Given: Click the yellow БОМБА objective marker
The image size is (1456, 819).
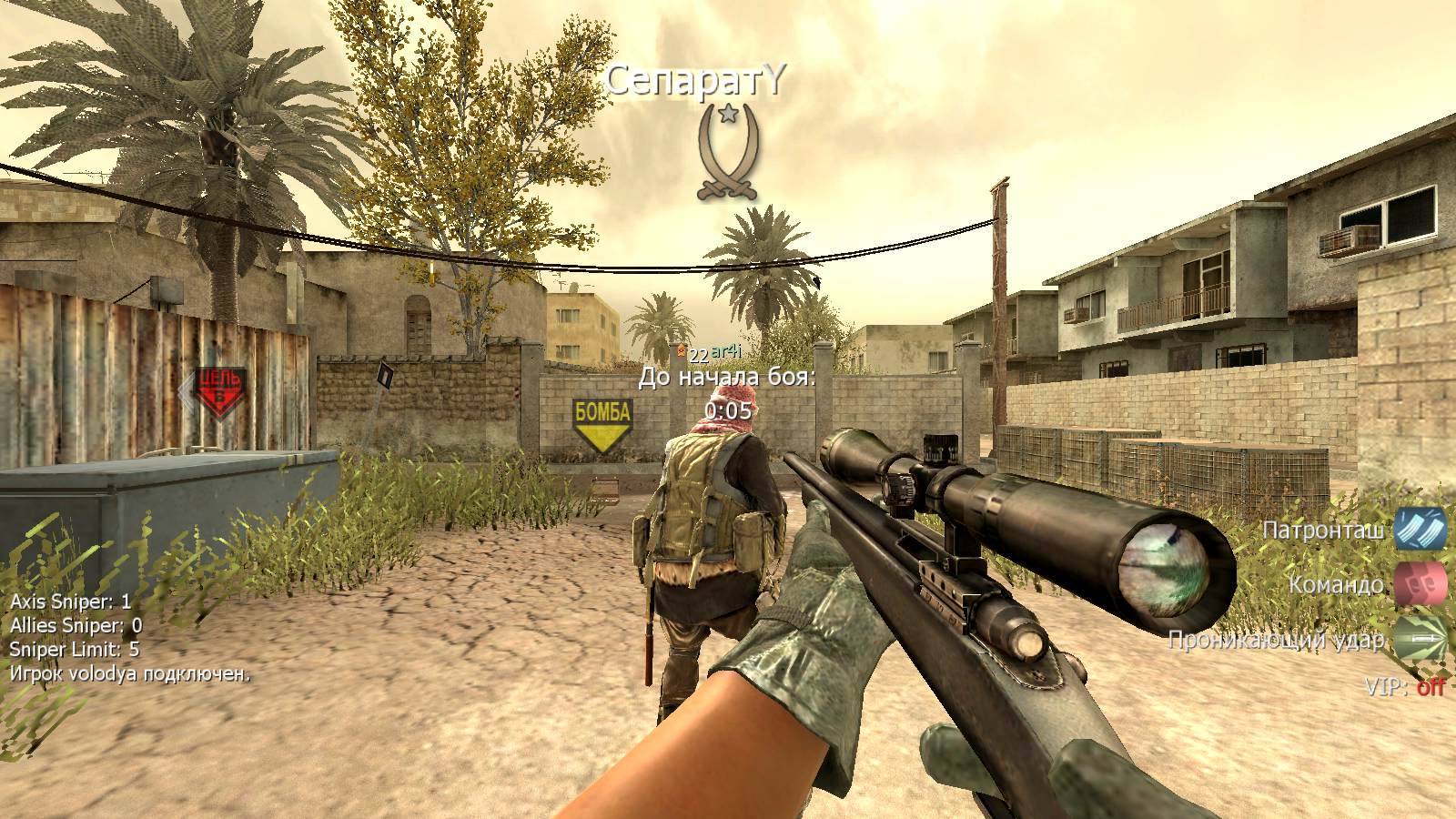Looking at the screenshot, I should pyautogui.click(x=602, y=423).
